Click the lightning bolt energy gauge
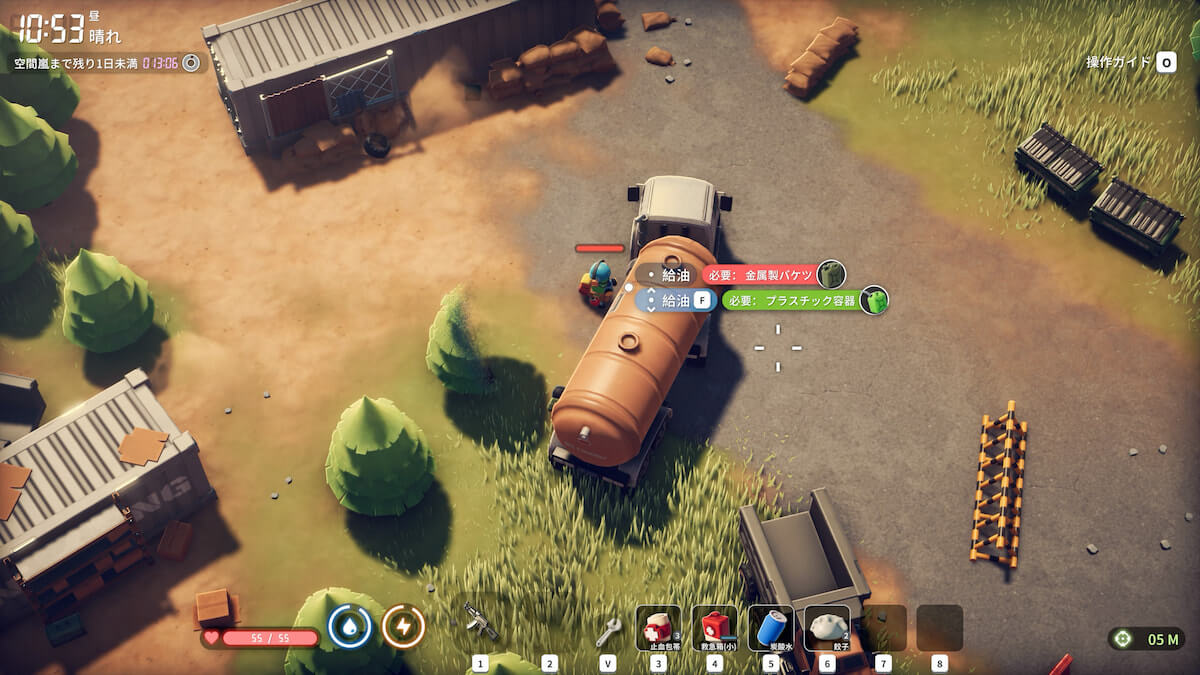This screenshot has height=675, width=1200. point(404,627)
